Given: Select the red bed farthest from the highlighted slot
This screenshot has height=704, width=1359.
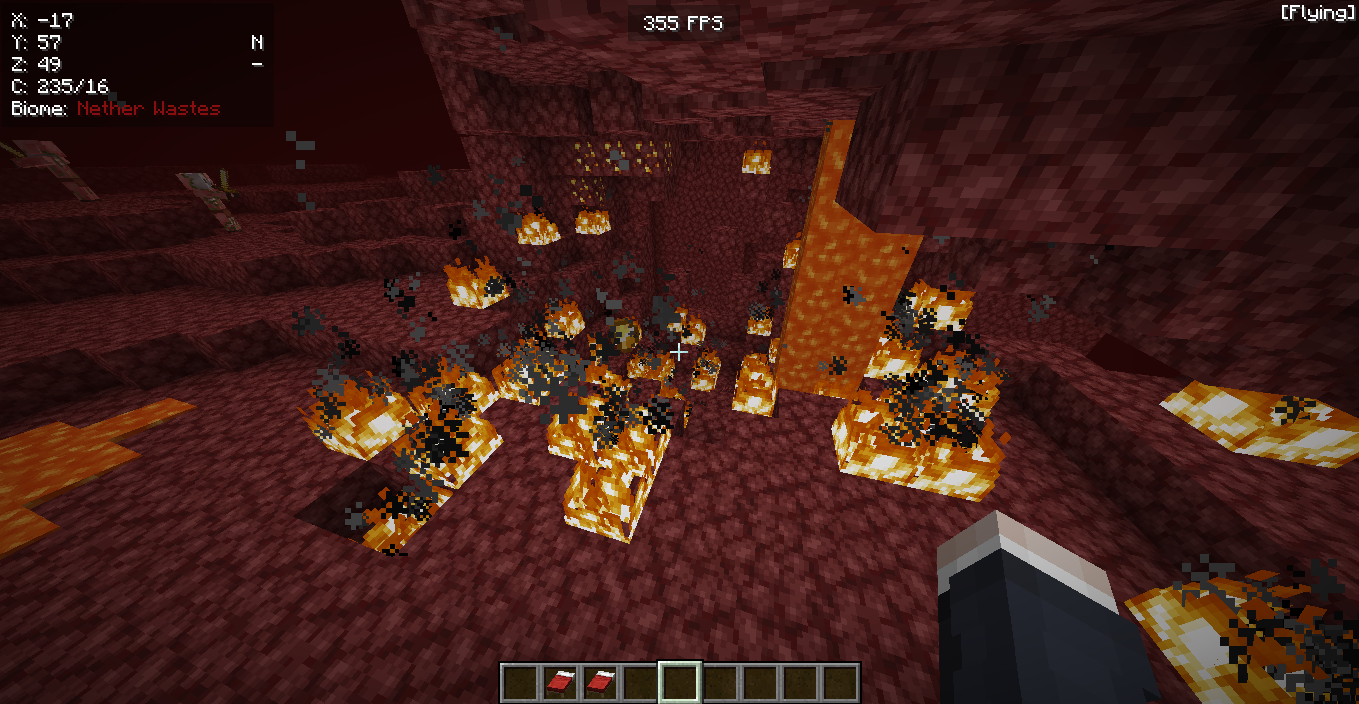Looking at the screenshot, I should click(x=560, y=682).
